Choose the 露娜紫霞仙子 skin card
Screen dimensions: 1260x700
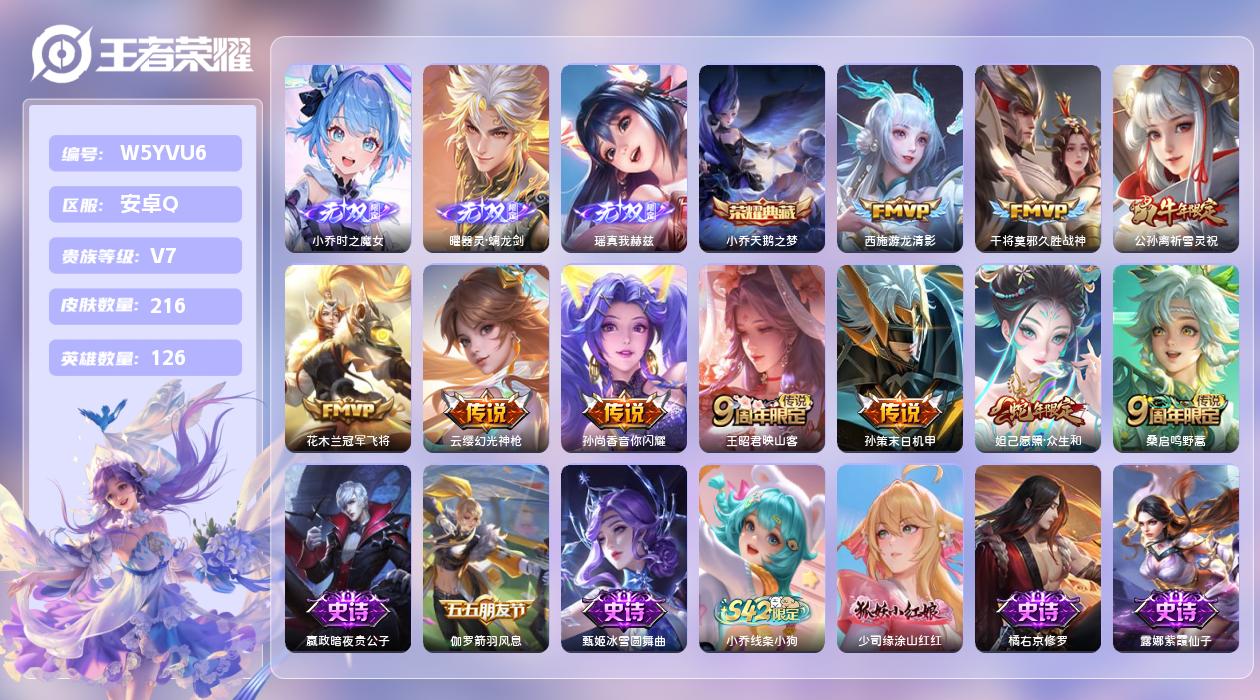coord(1176,558)
